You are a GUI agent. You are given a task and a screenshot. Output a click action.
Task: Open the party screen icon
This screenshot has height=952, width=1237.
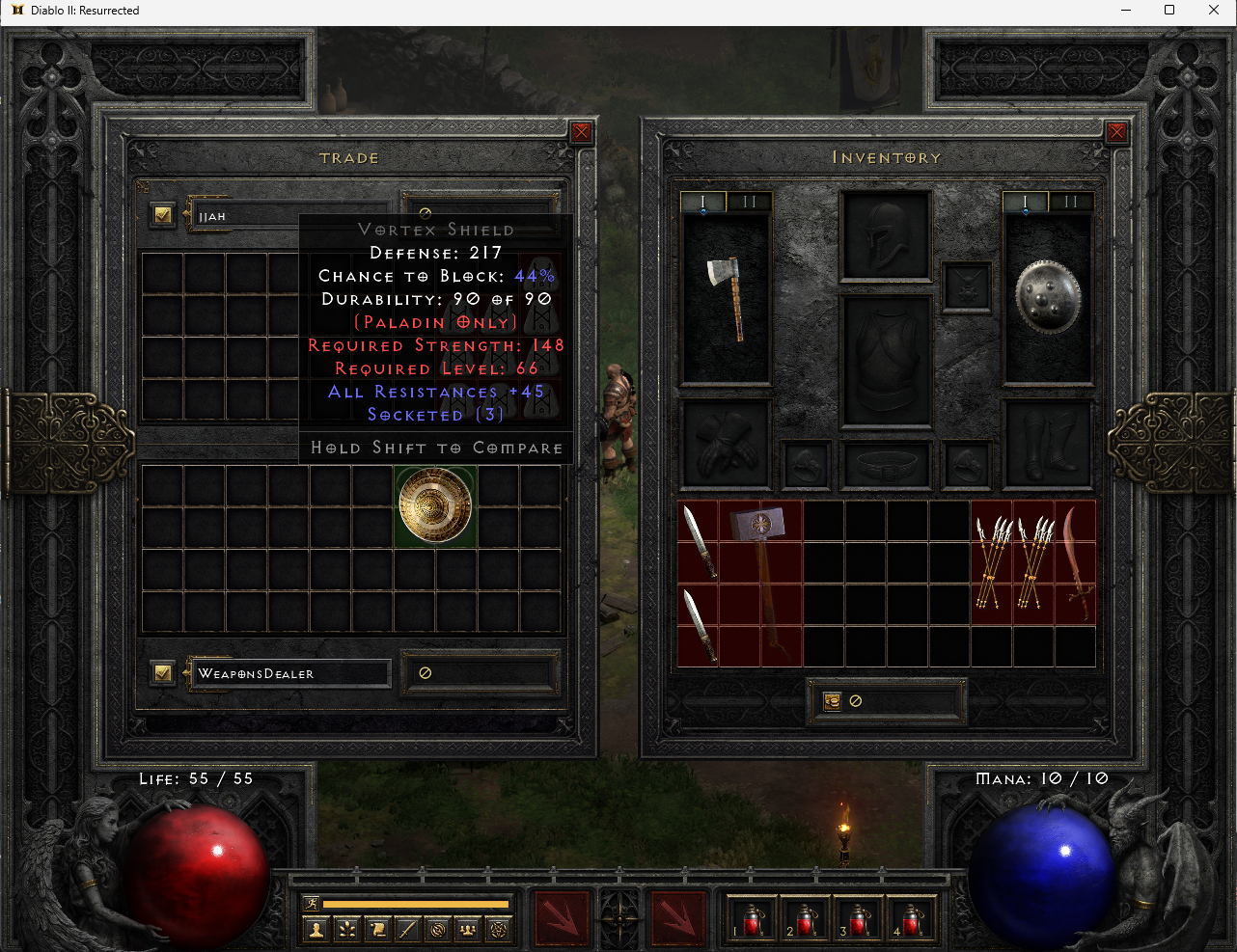tap(466, 930)
